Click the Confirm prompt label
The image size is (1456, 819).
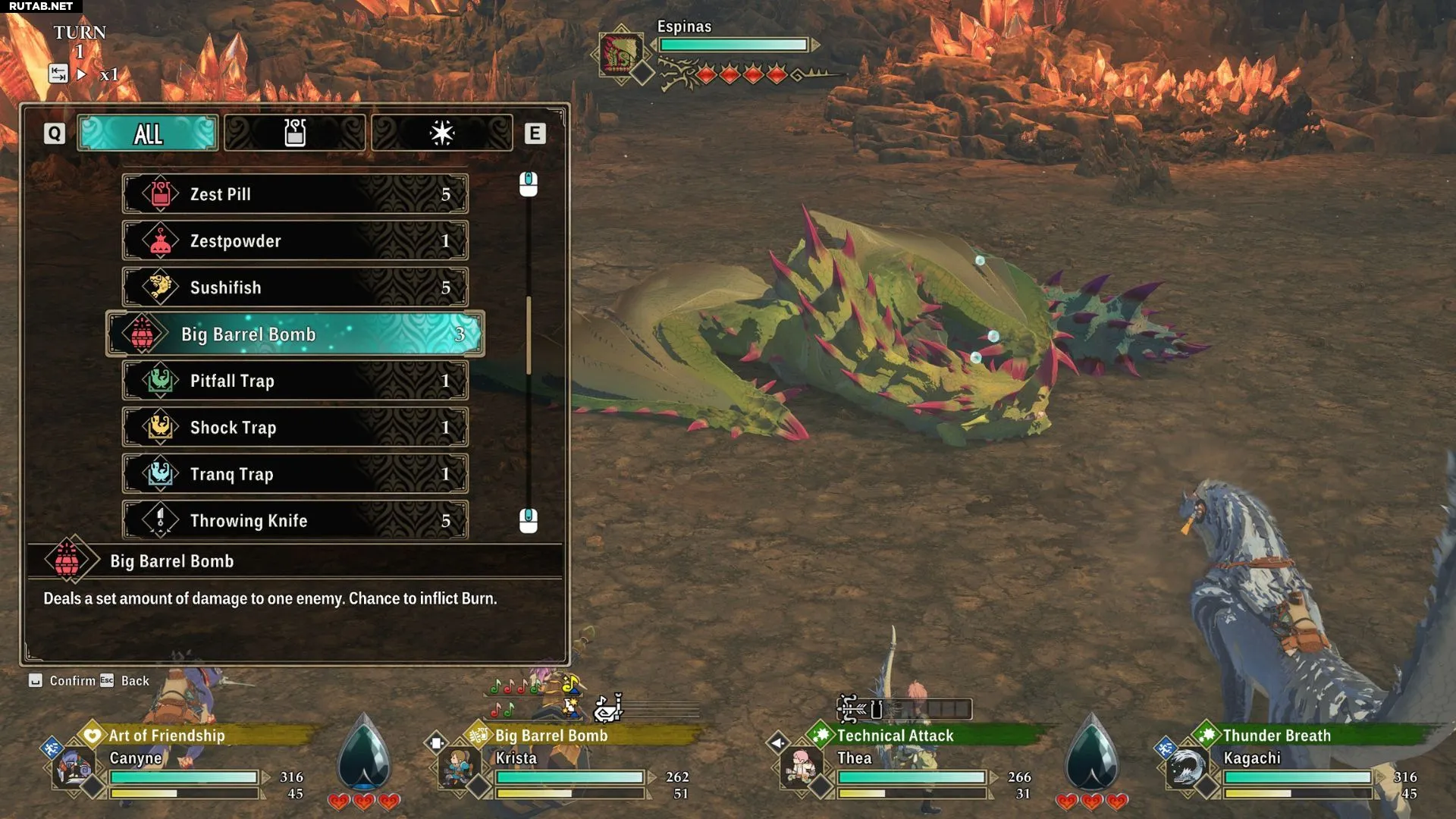(72, 681)
